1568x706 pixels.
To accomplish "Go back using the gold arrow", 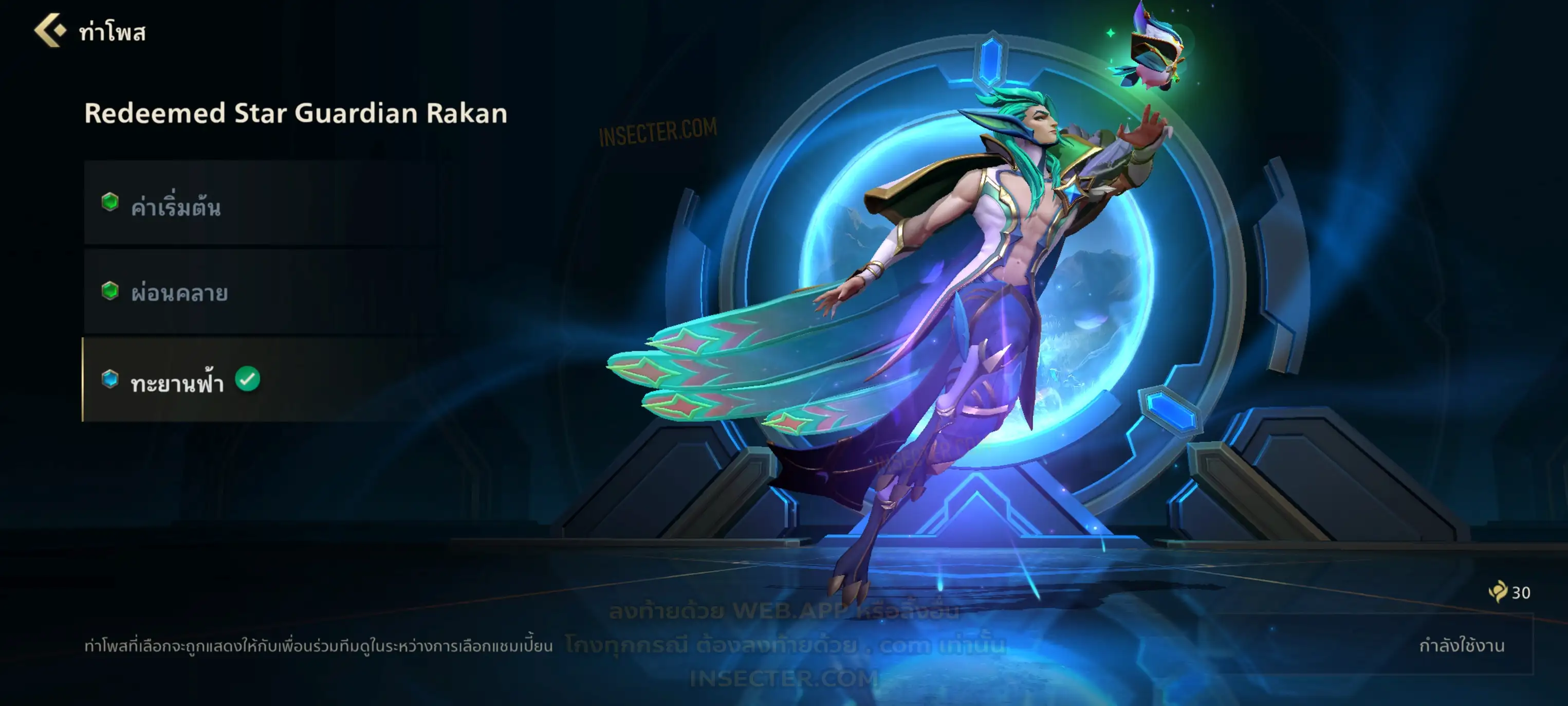I will point(50,30).
